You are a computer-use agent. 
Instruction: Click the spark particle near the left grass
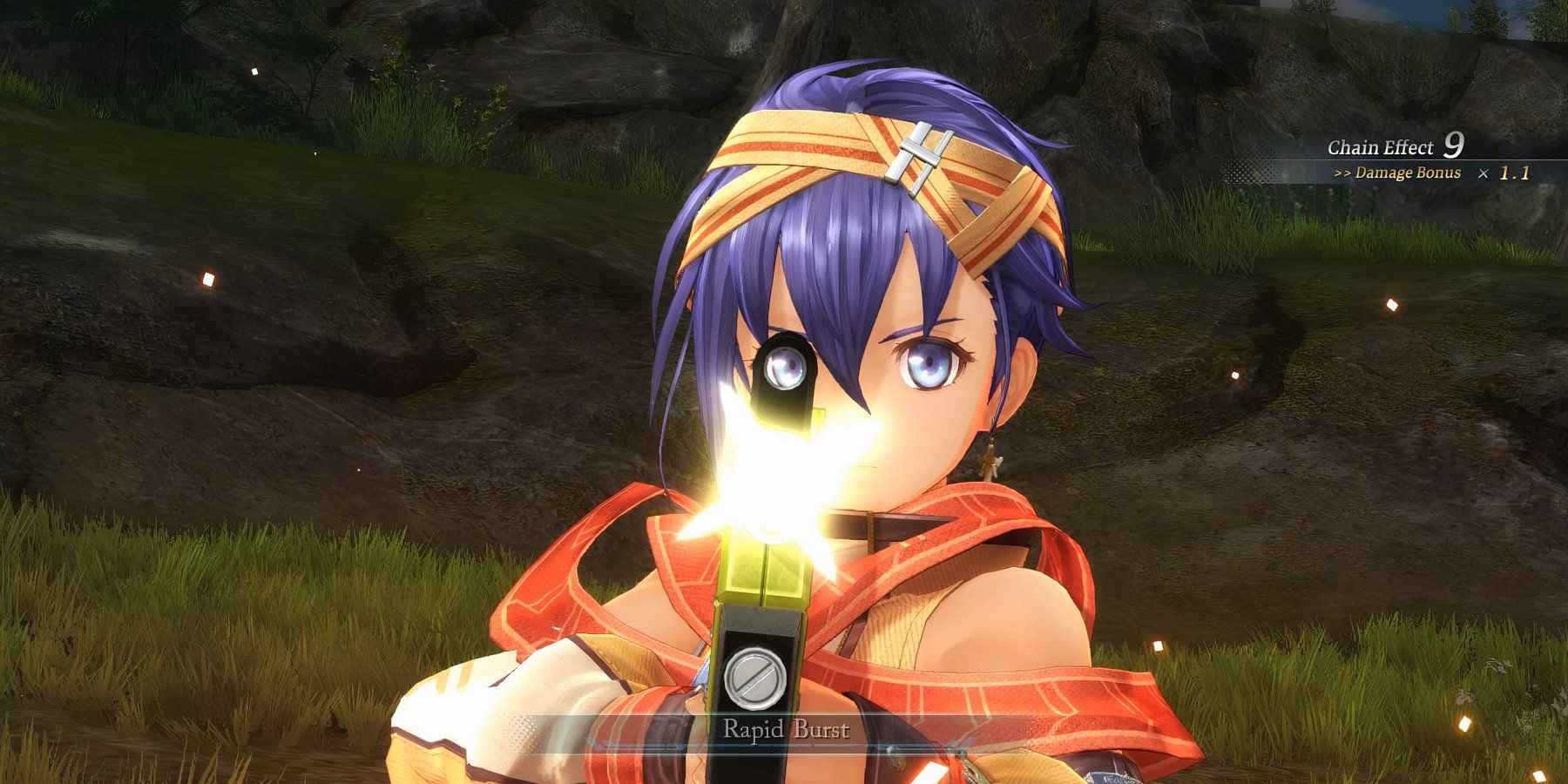pyautogui.click(x=206, y=279)
